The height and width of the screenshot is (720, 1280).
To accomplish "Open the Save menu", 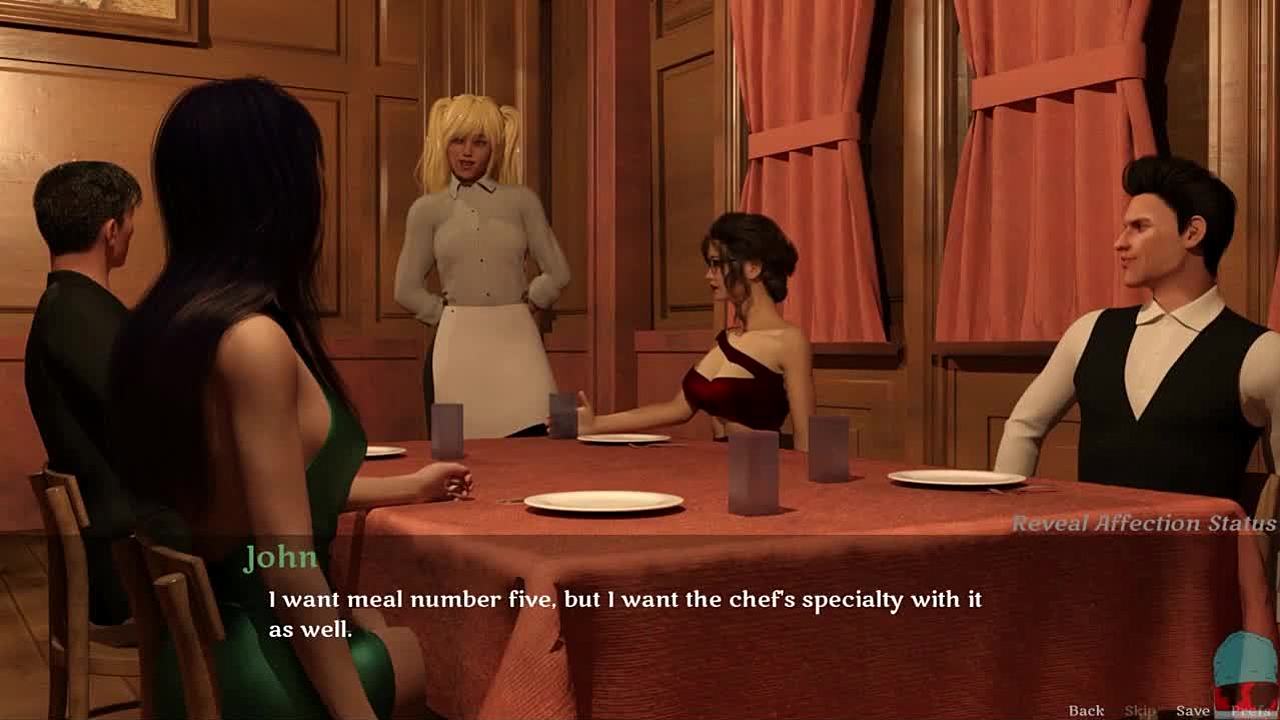I will pos(1193,711).
